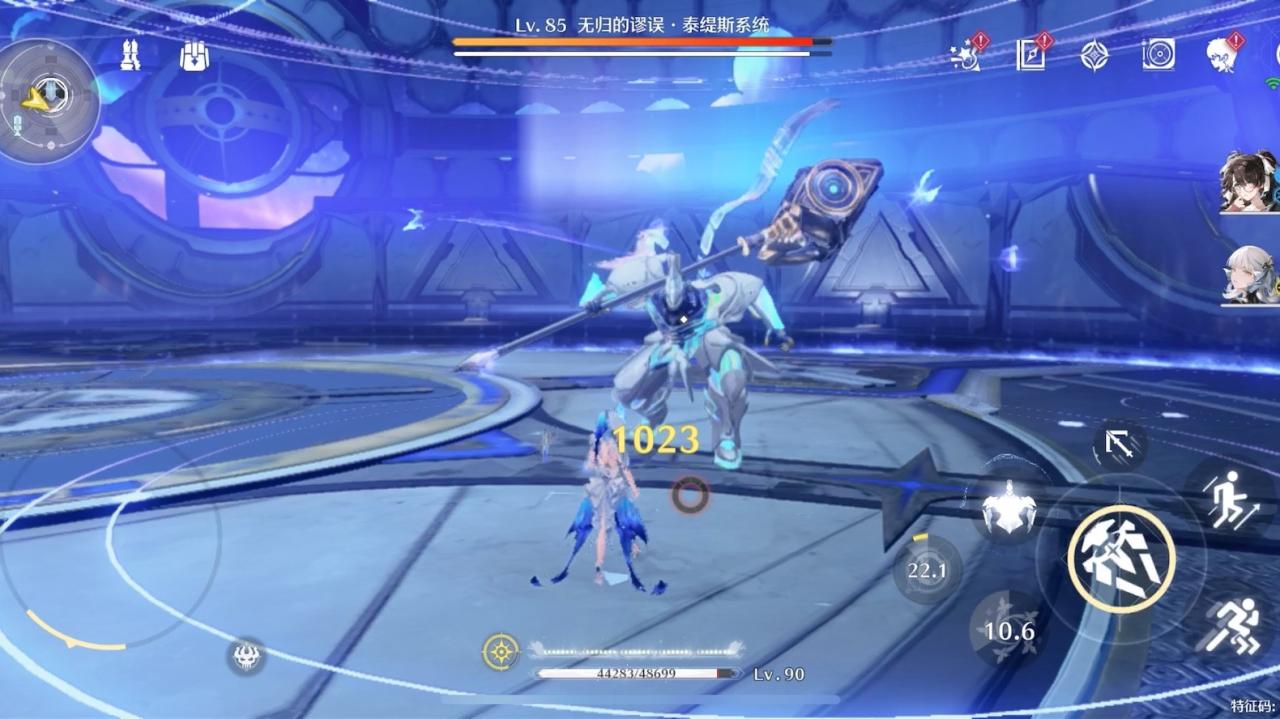Image resolution: width=1280 pixels, height=719 pixels.
Task: Tap the mask icon at bottom left
Action: (246, 656)
